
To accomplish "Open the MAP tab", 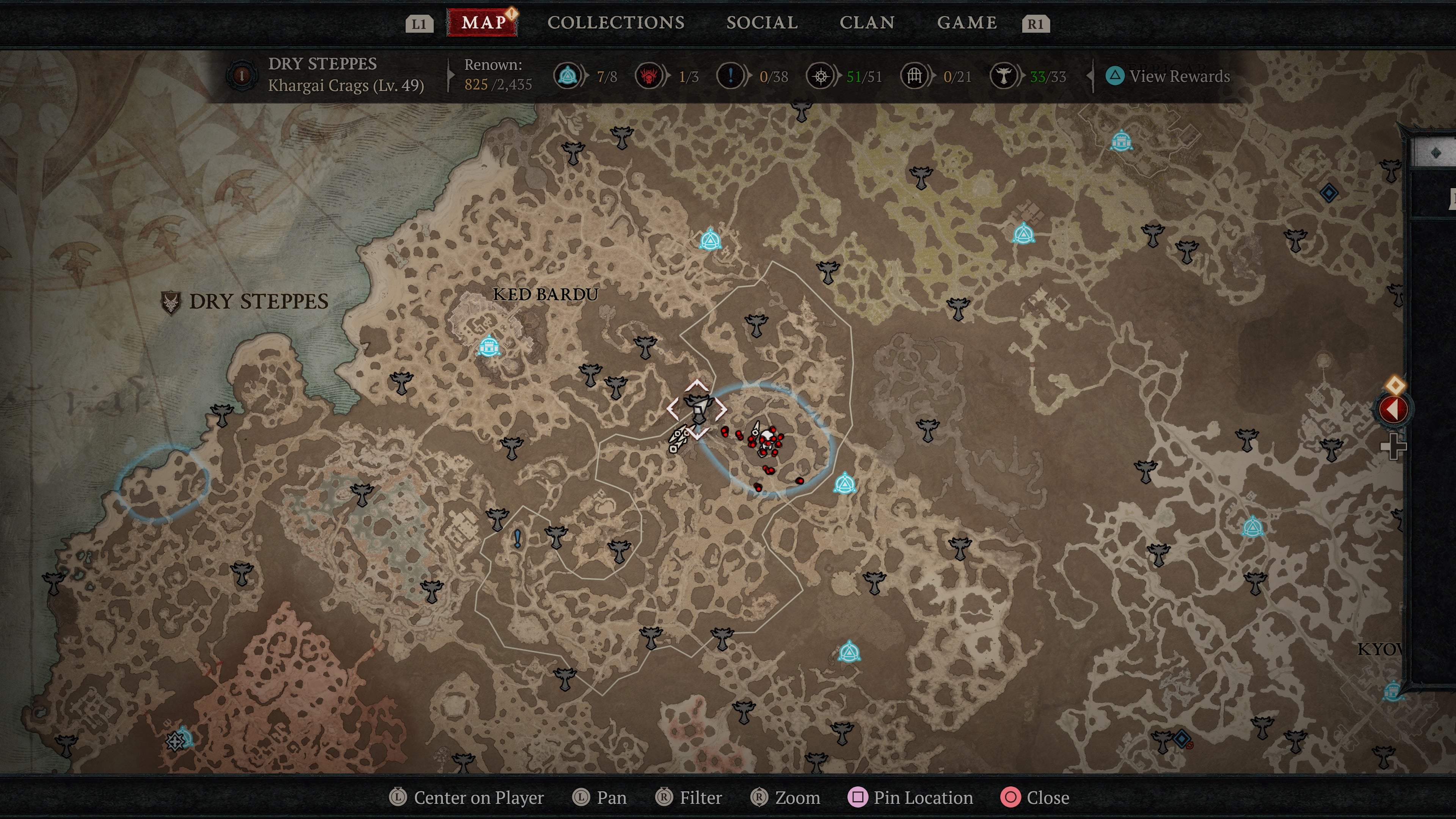I will coord(483,23).
